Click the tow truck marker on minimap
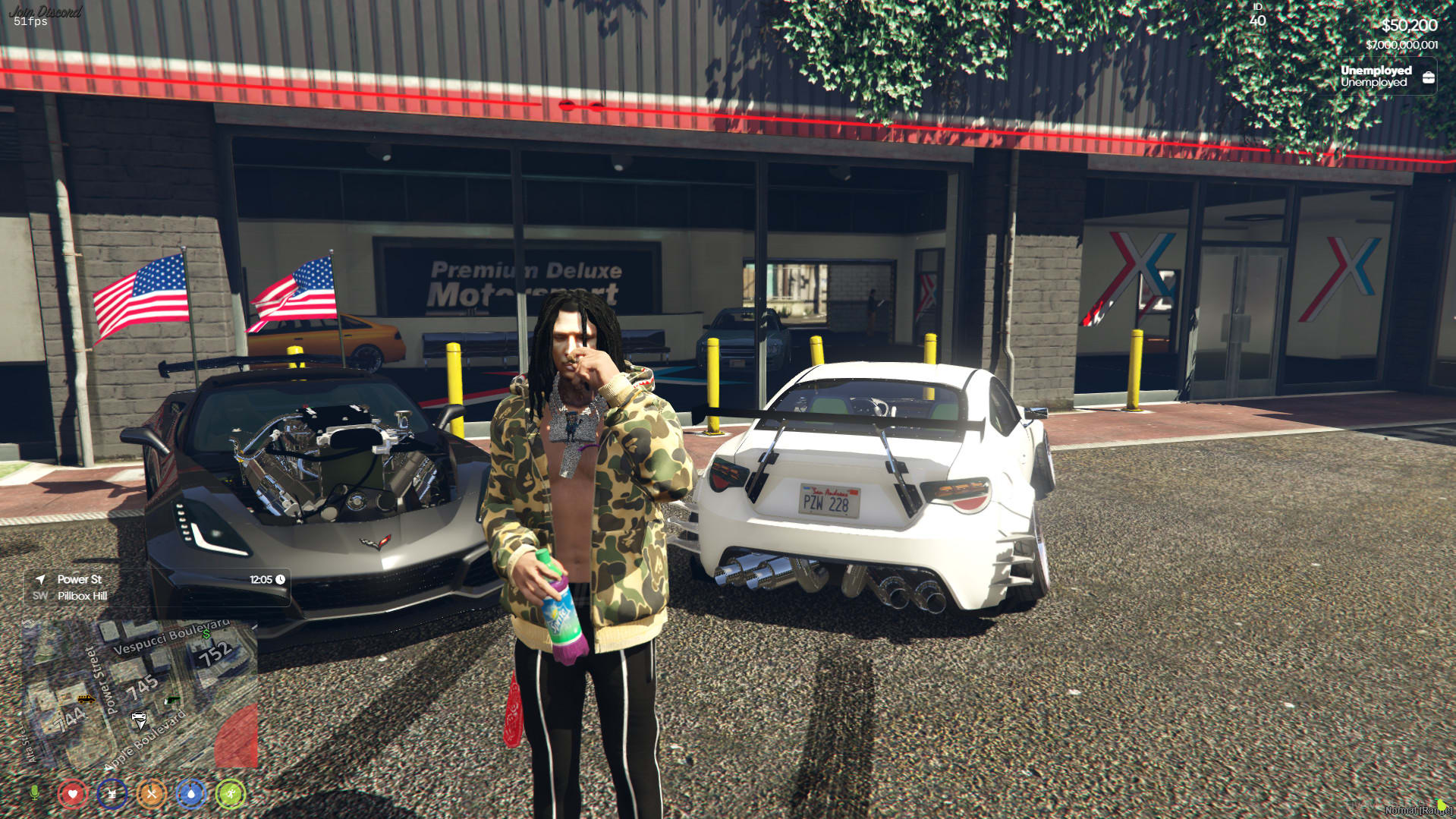The width and height of the screenshot is (1456, 819). click(x=86, y=699)
